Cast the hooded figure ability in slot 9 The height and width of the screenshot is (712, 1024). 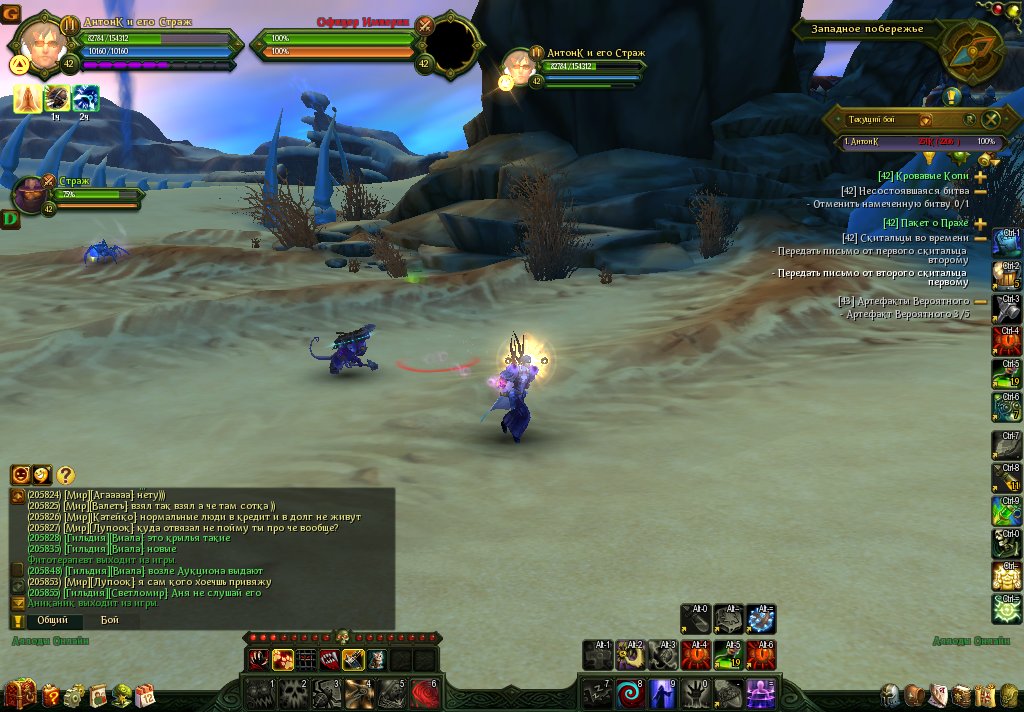(663, 692)
